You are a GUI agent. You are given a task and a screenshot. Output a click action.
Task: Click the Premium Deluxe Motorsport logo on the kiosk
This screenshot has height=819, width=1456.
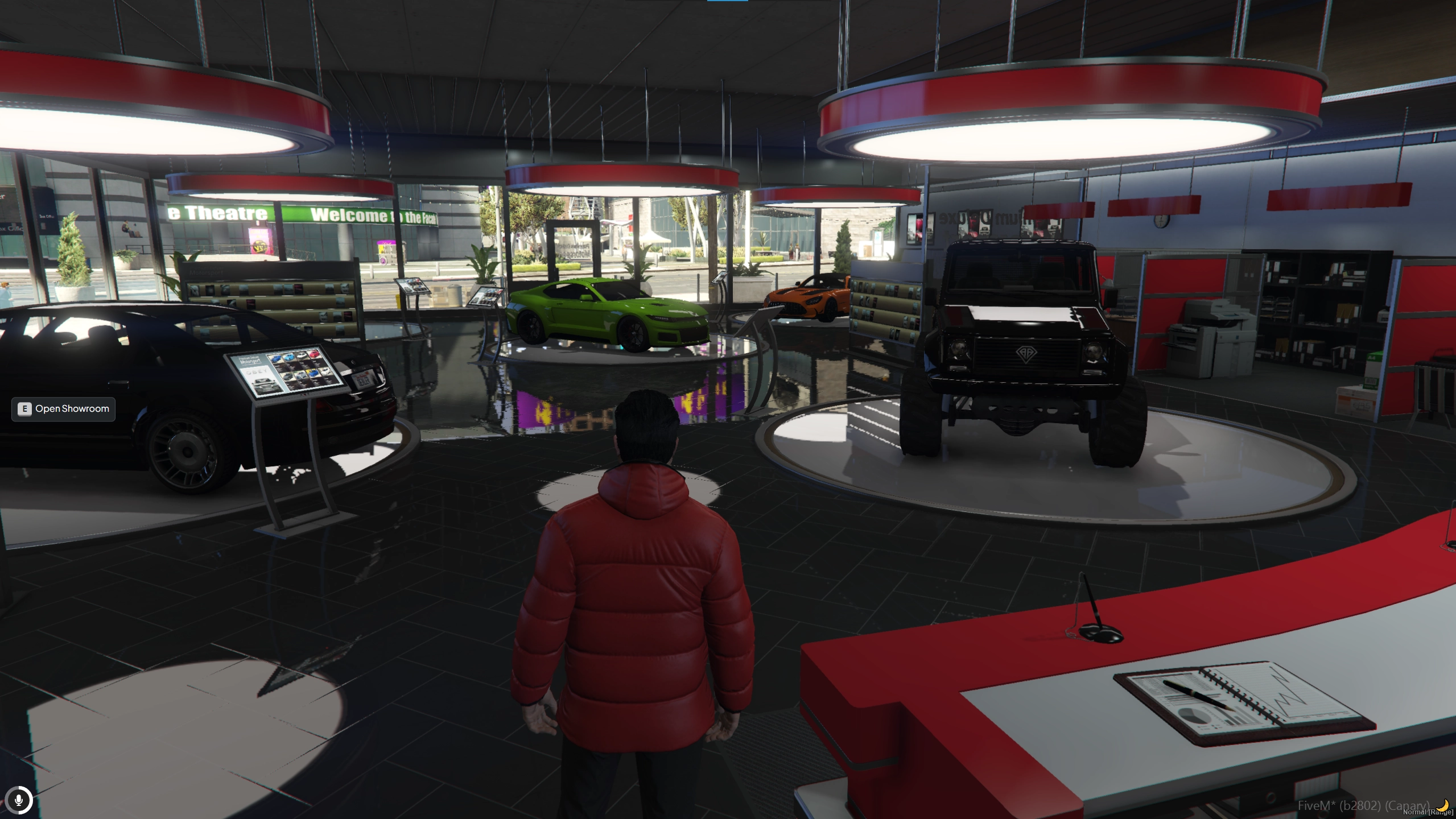[250, 360]
